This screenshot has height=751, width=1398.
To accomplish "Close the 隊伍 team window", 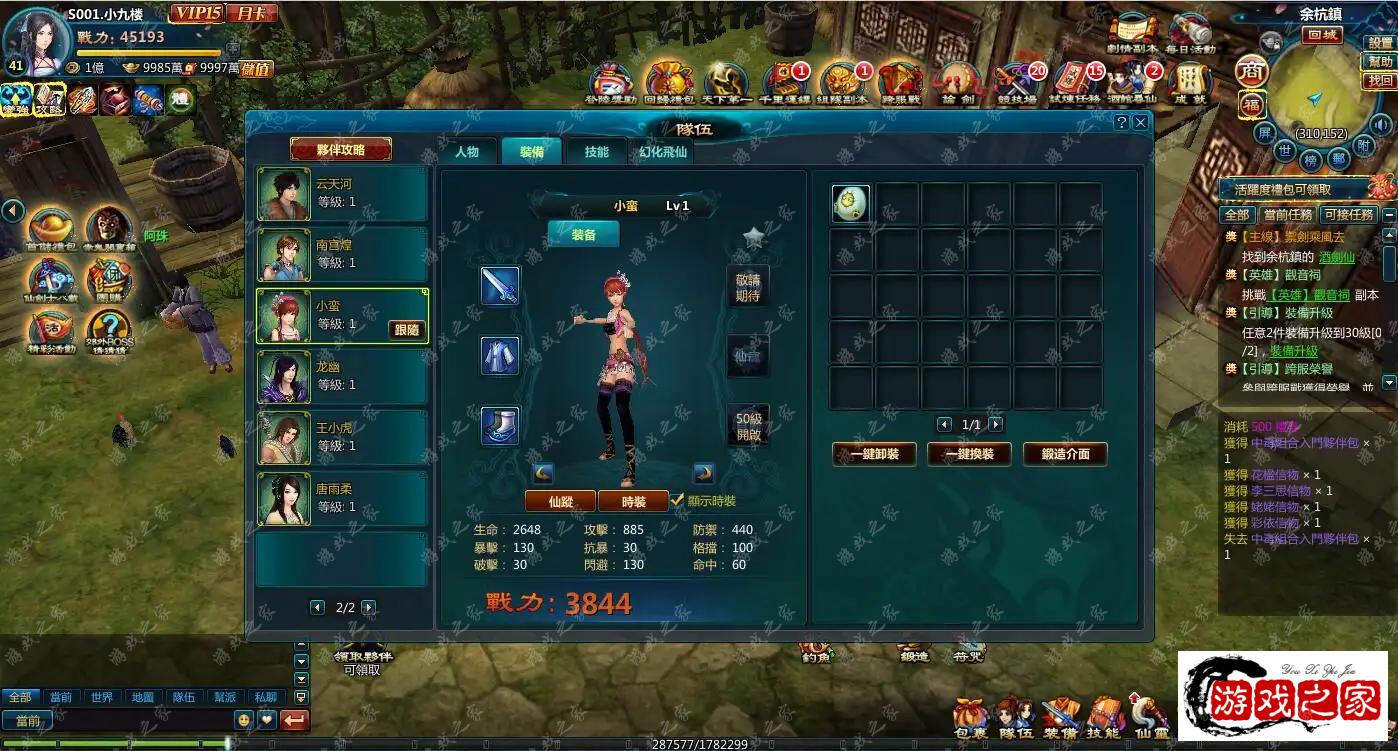I will coord(1140,122).
